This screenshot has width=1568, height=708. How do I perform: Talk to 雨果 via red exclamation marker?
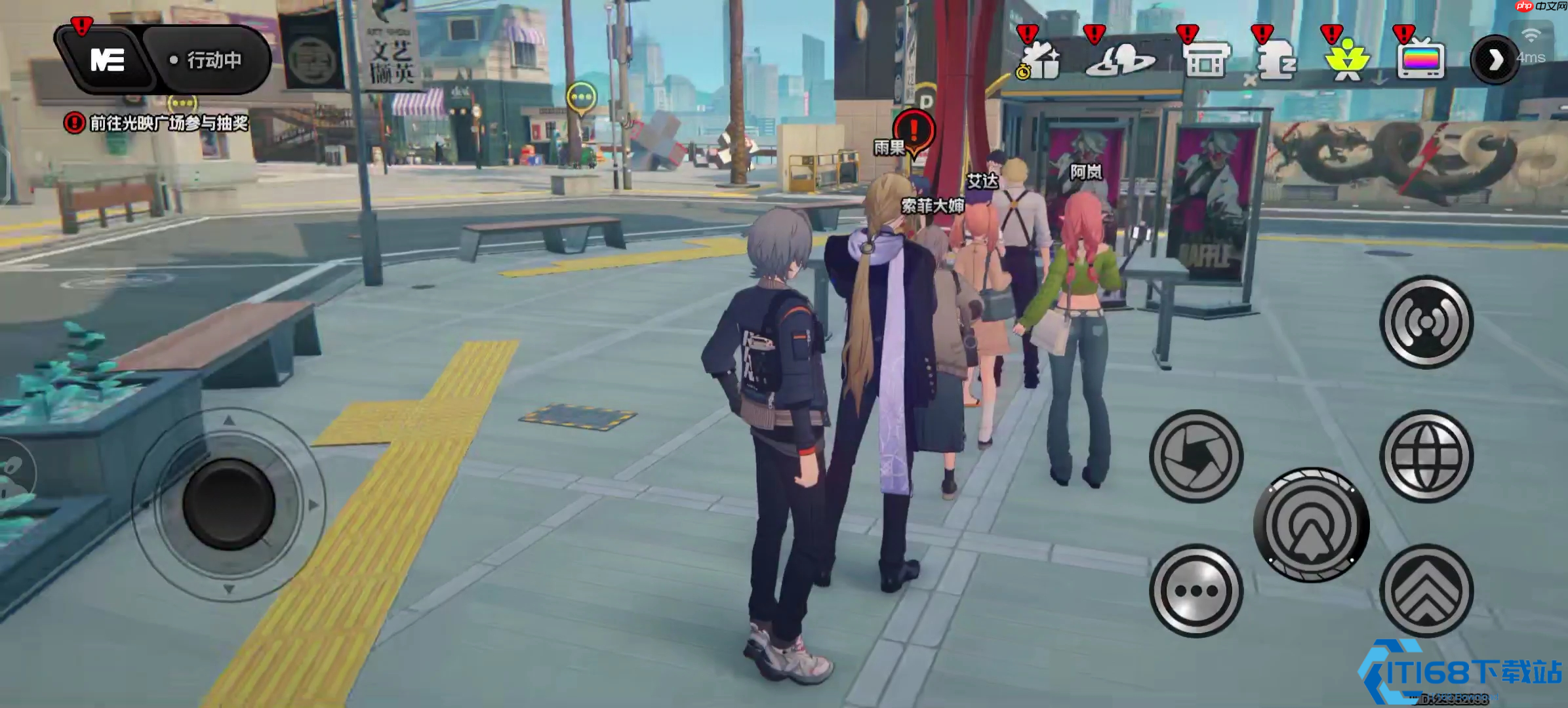point(914,130)
